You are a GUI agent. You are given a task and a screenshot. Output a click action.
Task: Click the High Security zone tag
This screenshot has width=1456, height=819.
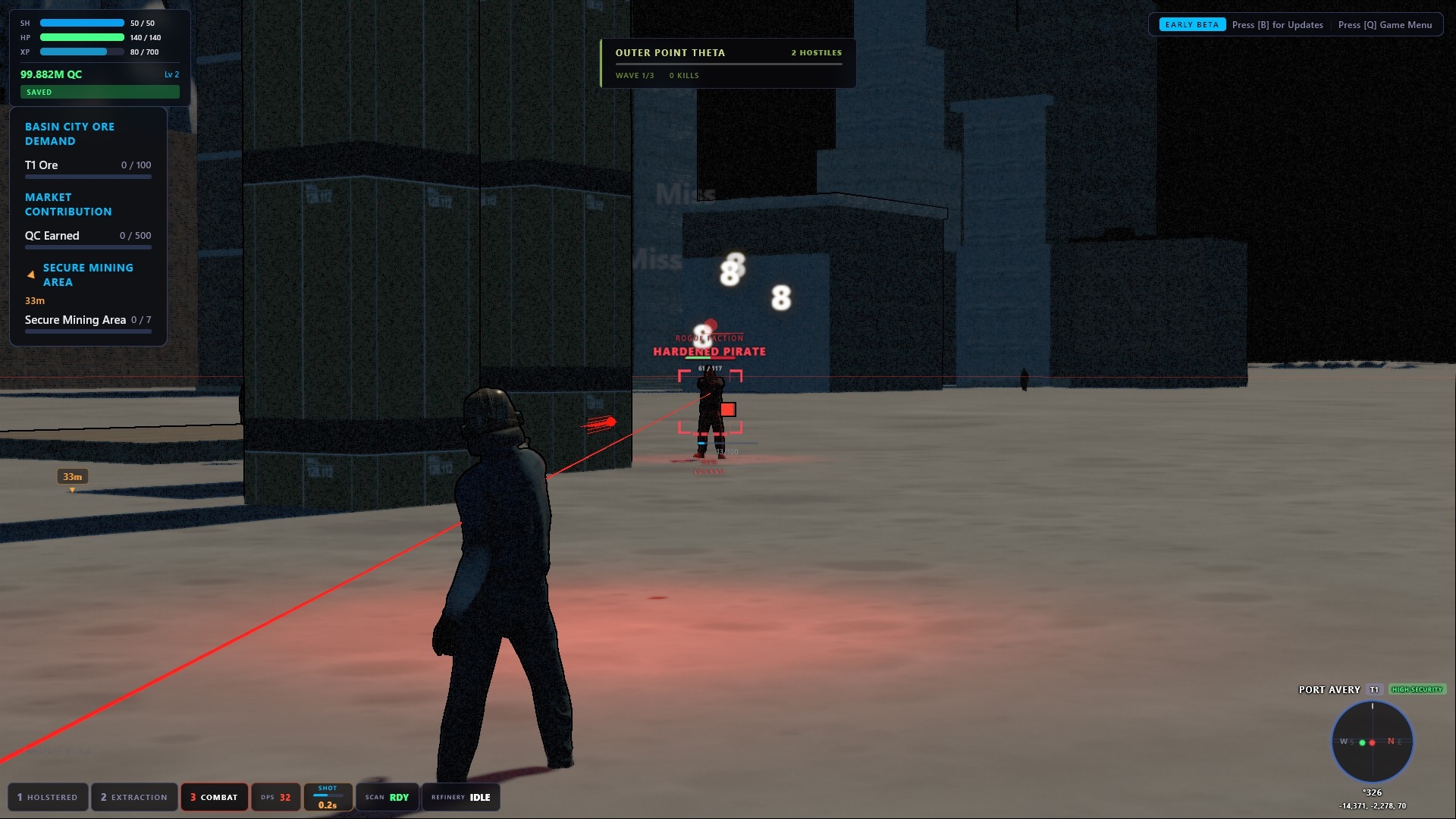tap(1417, 689)
